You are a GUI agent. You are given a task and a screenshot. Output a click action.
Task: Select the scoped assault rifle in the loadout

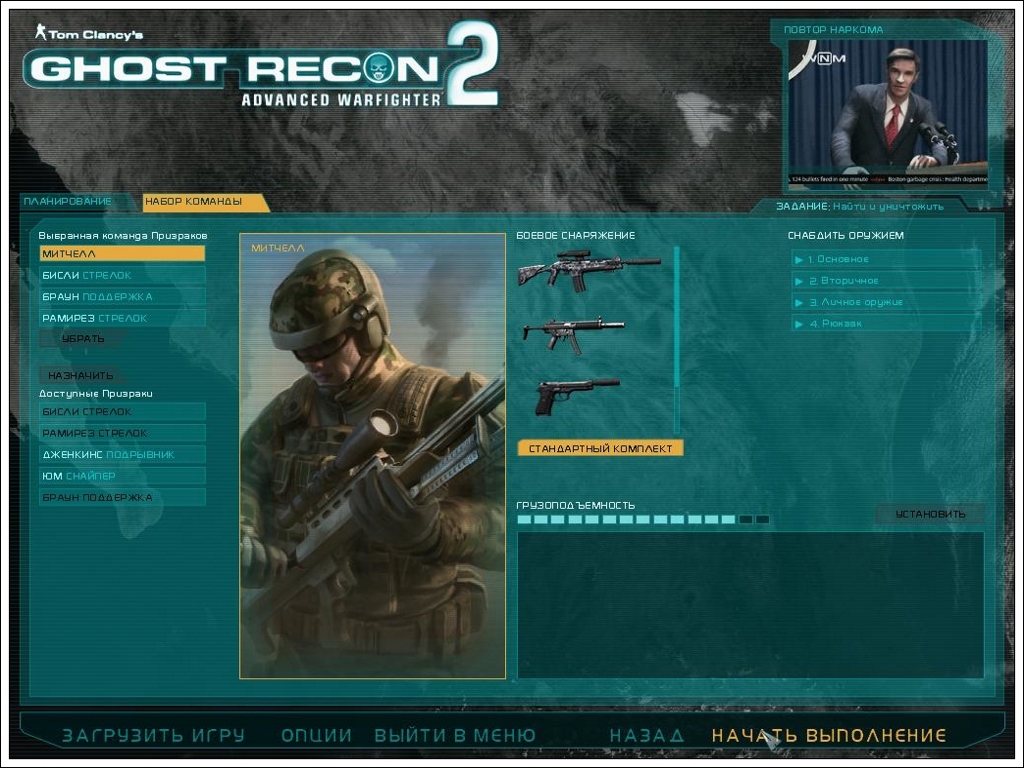click(588, 269)
